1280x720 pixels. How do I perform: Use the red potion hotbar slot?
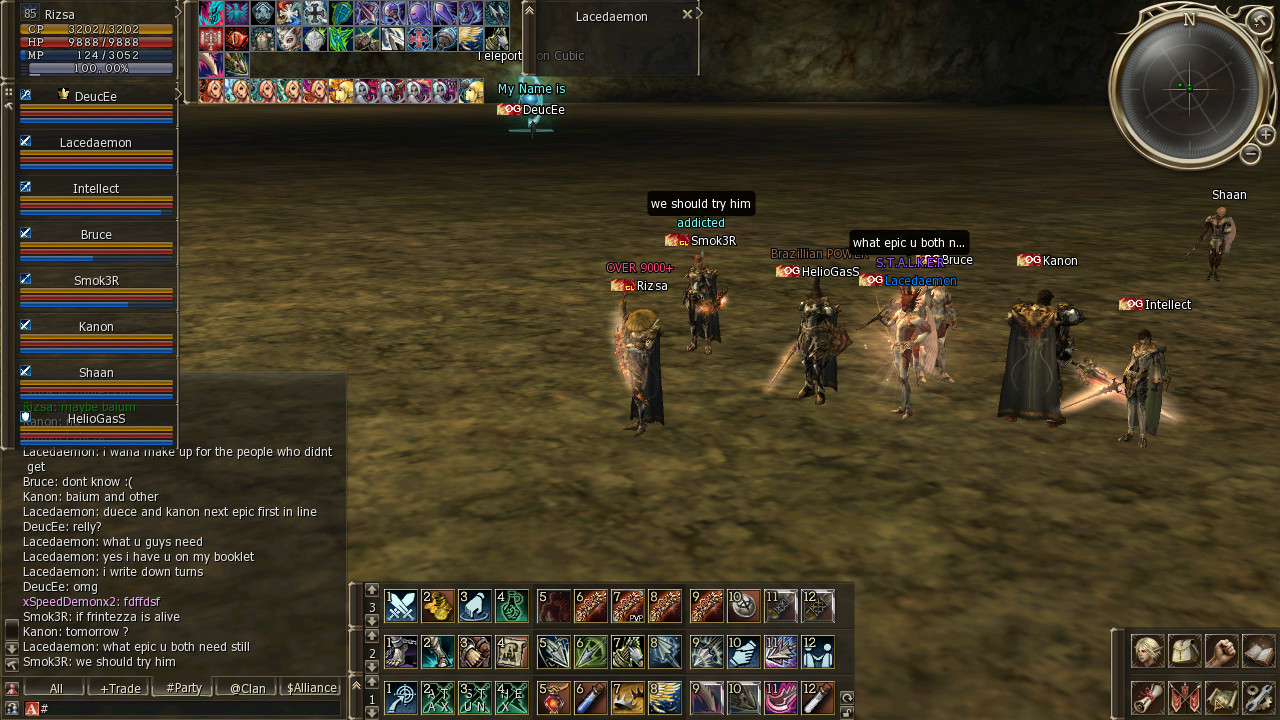pos(553,697)
